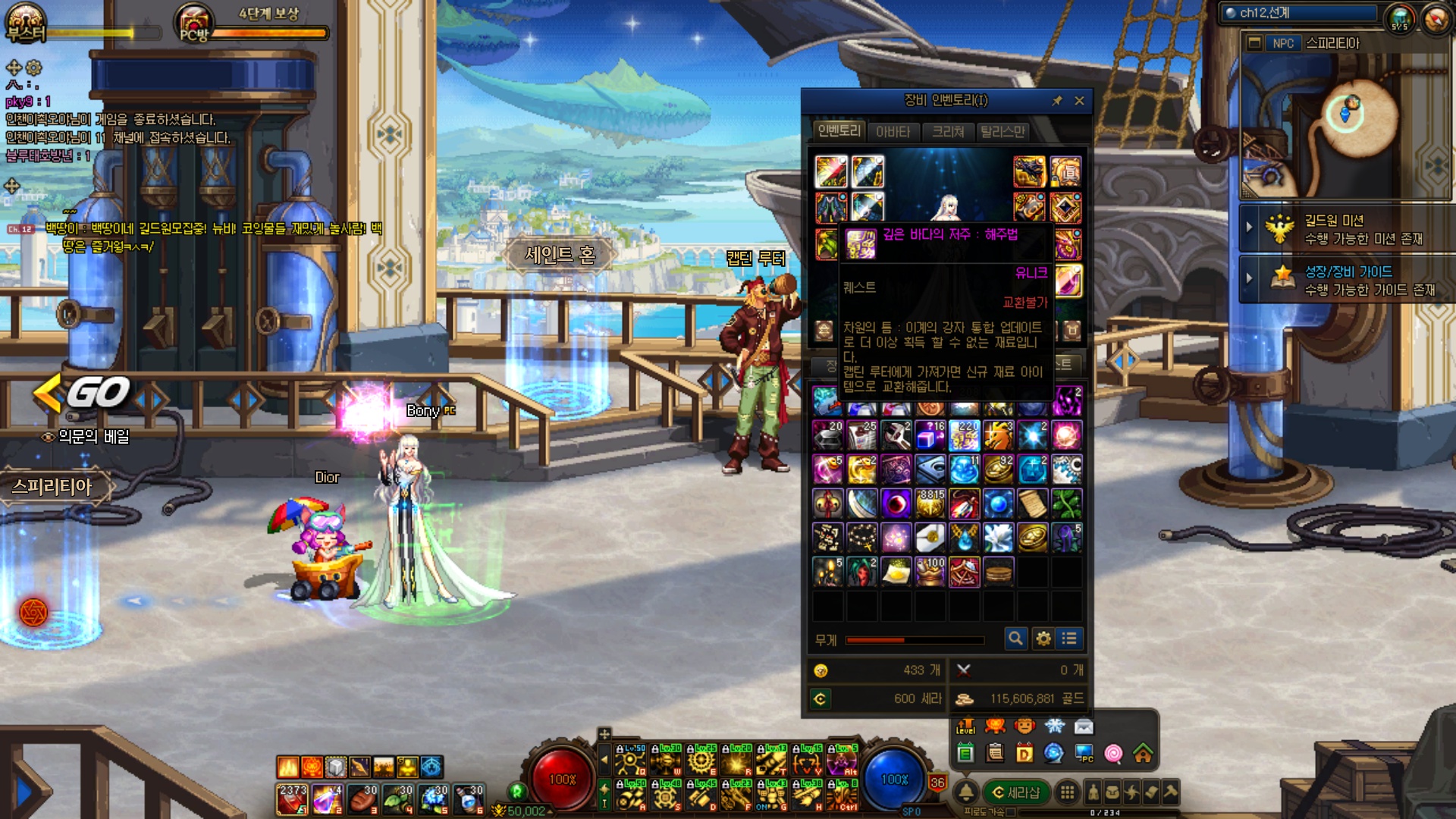Expand the 성장/장비 가이드 entry

point(1249,278)
